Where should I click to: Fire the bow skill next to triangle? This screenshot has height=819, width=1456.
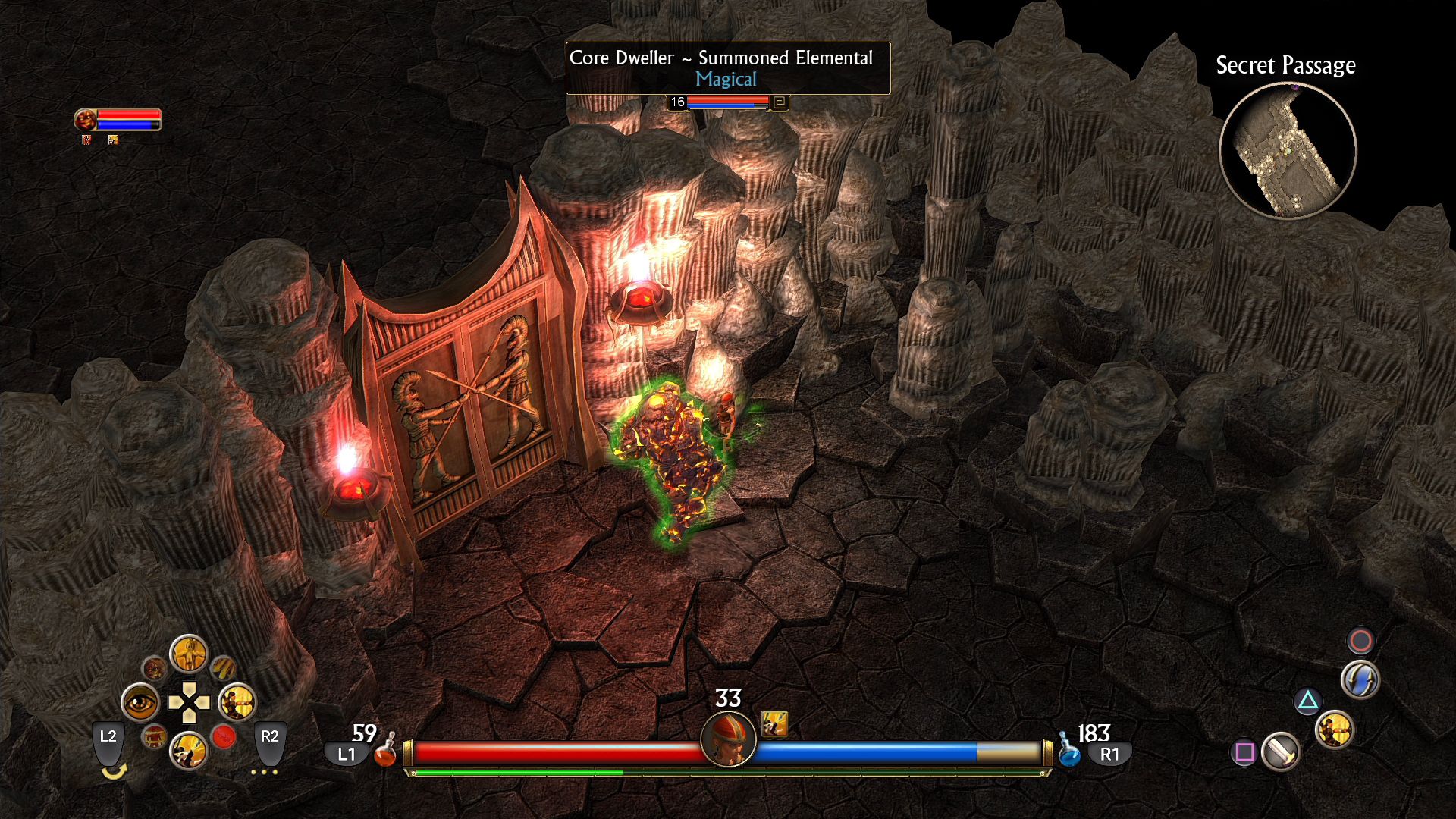pyautogui.click(x=1334, y=730)
